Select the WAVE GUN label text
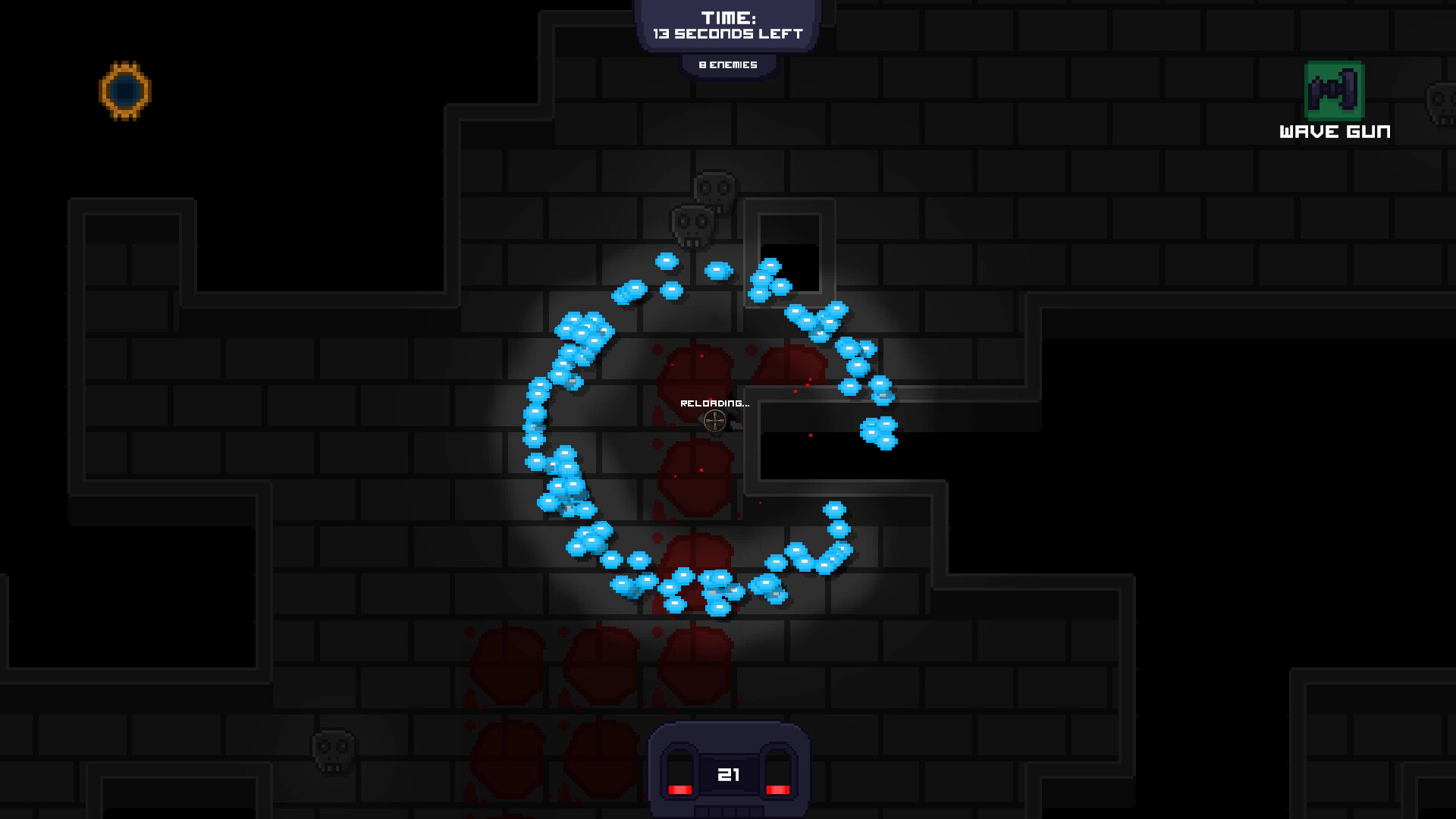1456x819 pixels. point(1335,130)
